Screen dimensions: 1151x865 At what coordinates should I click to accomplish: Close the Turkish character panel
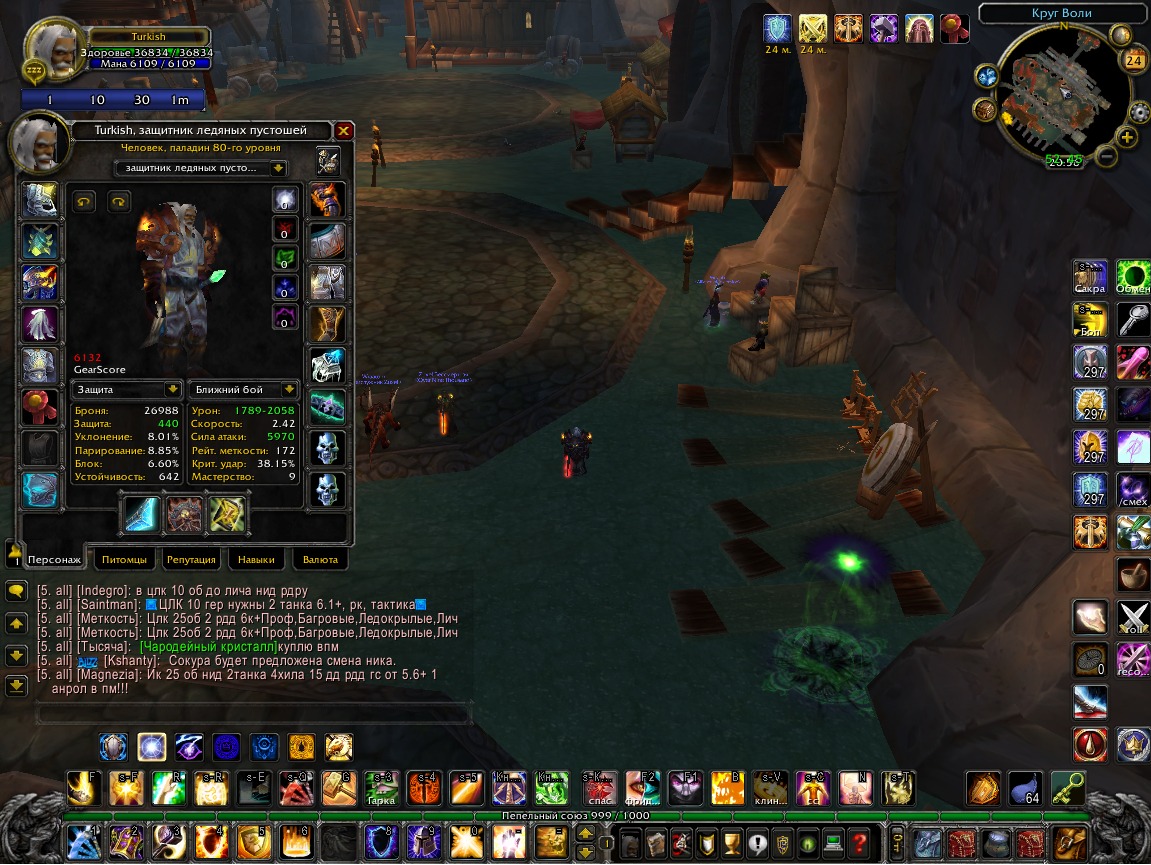point(343,131)
